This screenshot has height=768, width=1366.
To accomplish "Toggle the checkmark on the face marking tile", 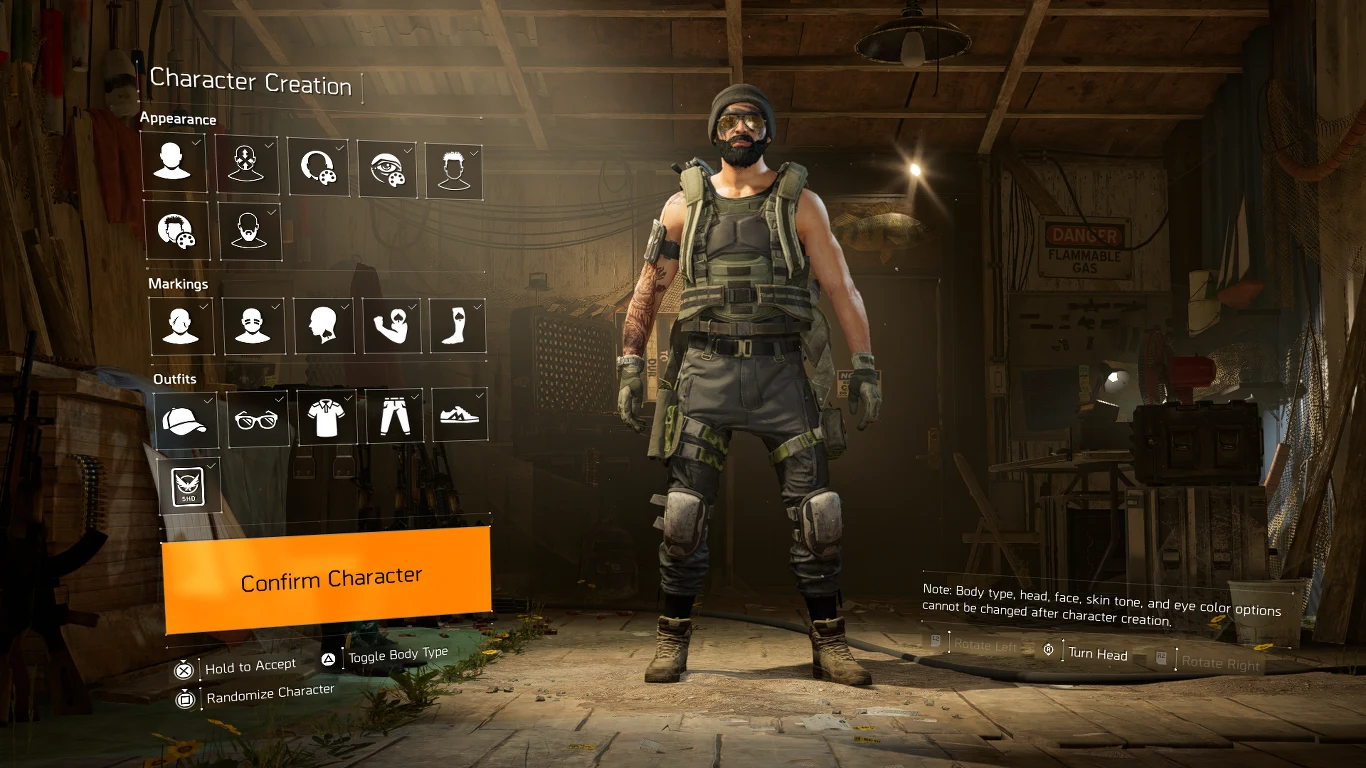I will point(276,305).
